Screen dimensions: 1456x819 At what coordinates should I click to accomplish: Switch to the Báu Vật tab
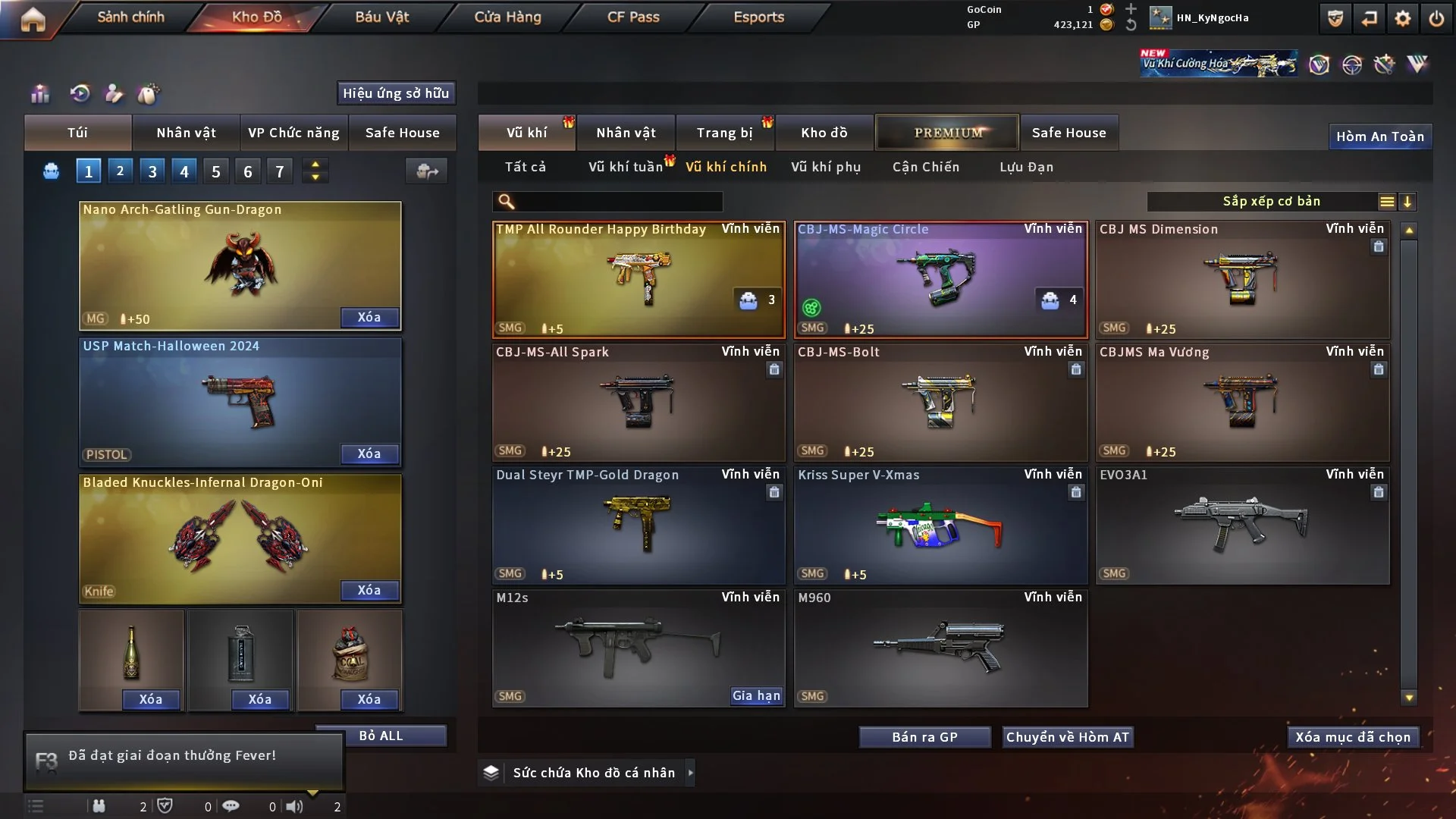[x=381, y=17]
